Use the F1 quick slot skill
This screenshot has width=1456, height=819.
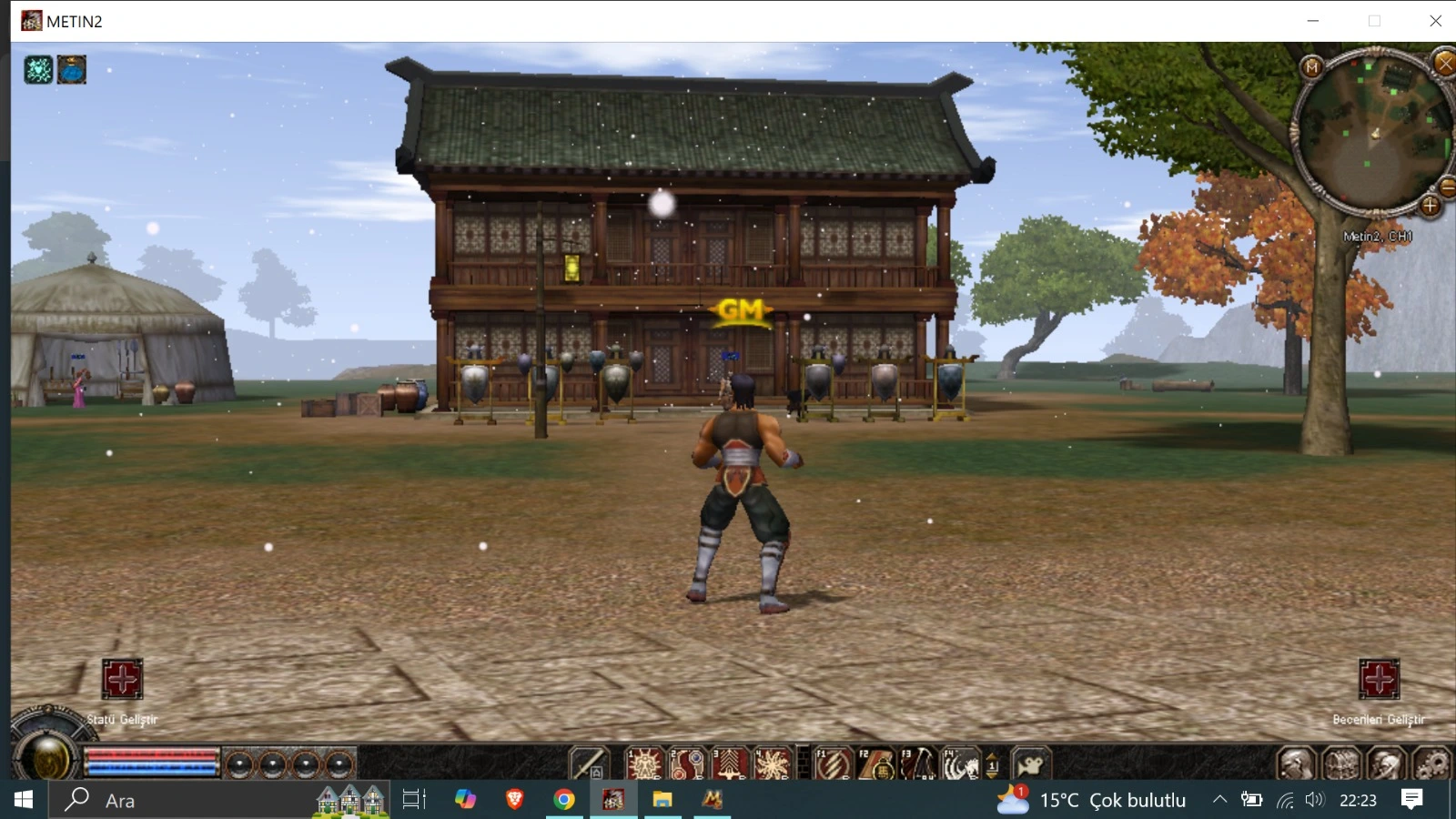832,763
